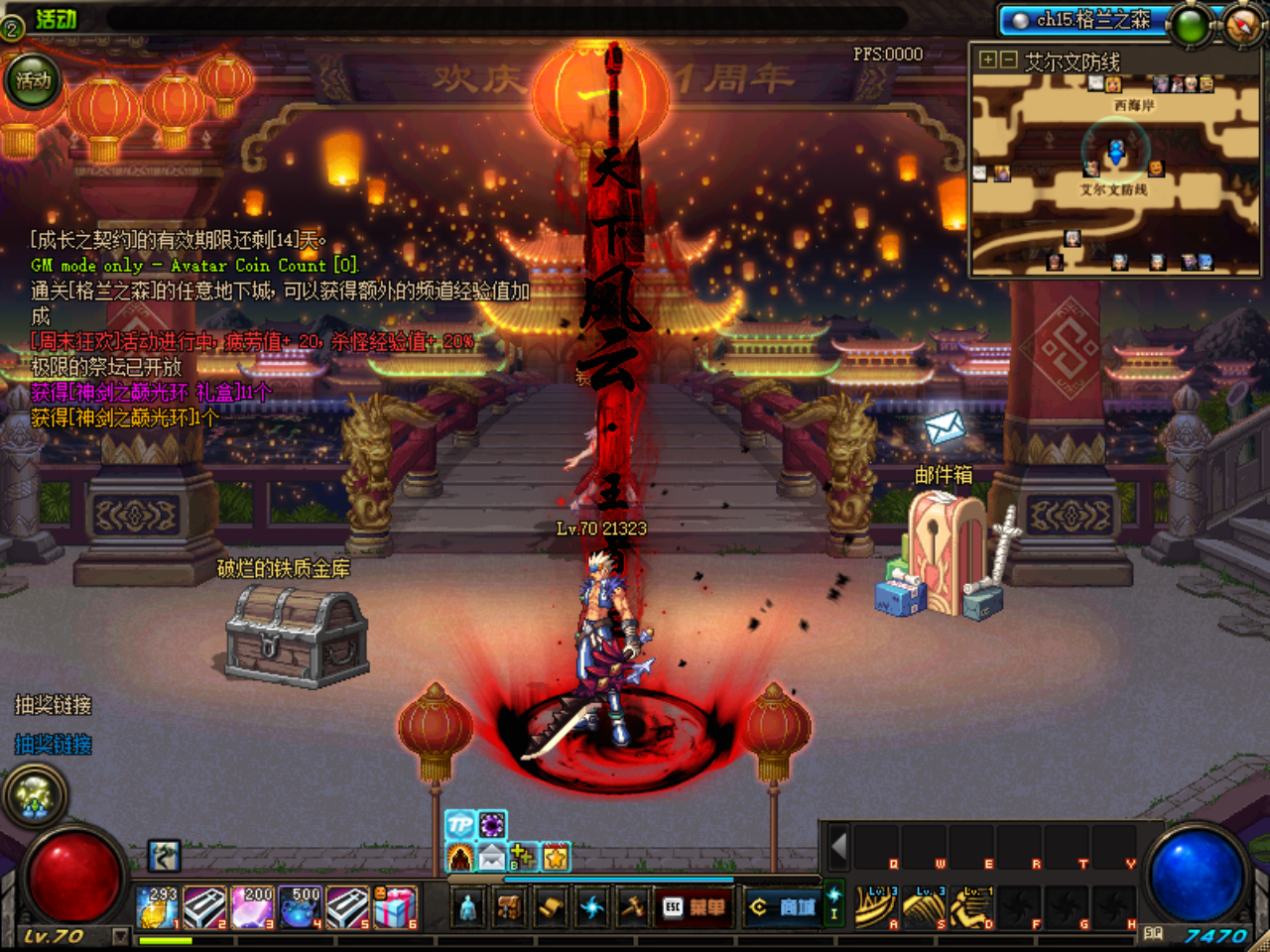Click the blue 抽奖链接 lottery link
The height and width of the screenshot is (952, 1270).
[54, 745]
